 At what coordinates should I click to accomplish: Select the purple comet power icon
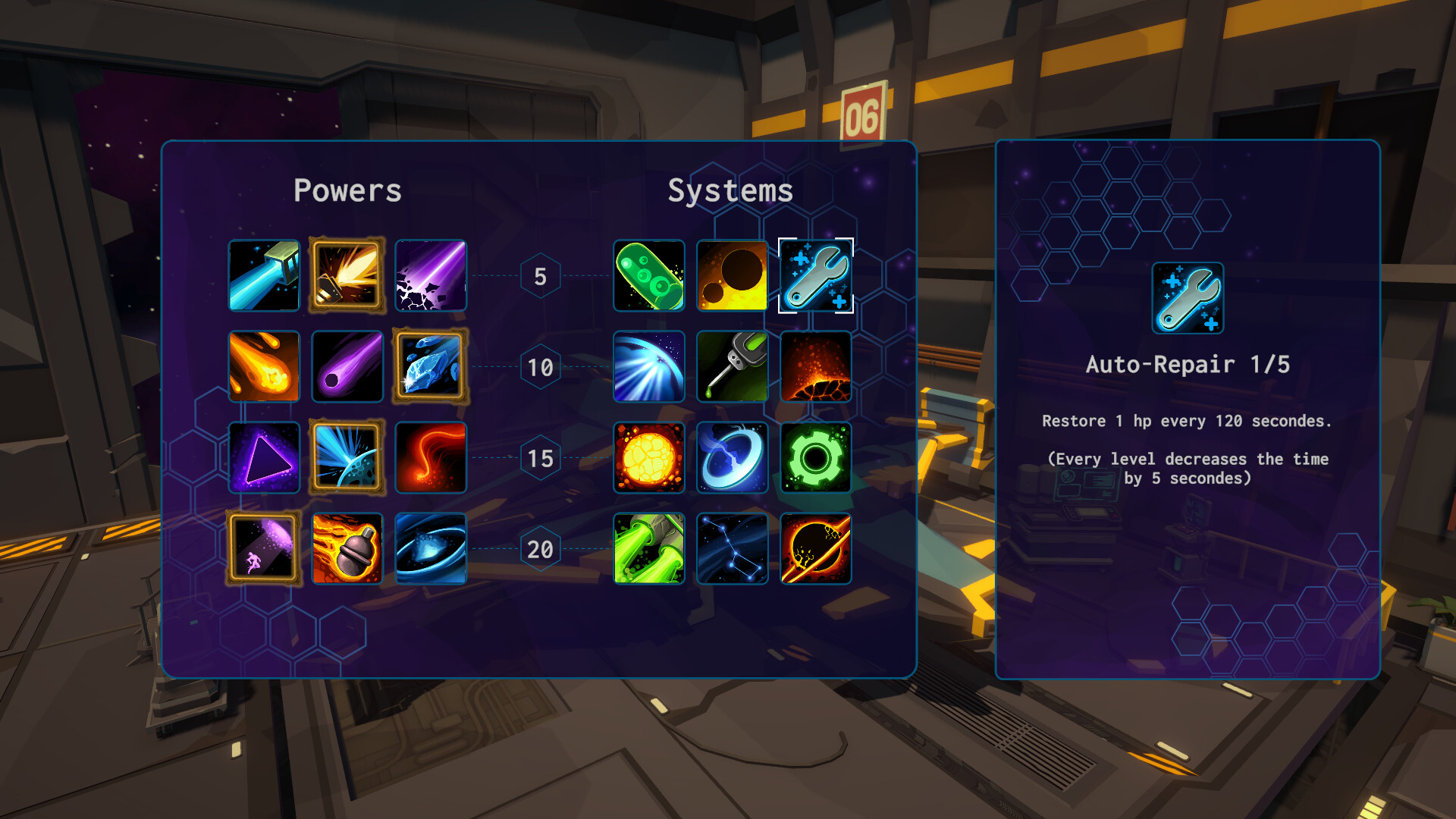pyautogui.click(x=347, y=367)
